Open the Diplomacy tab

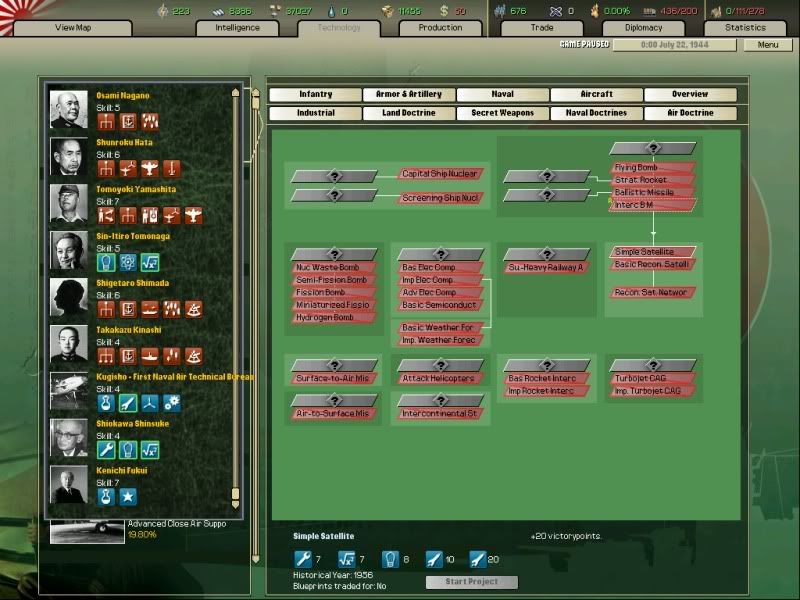[644, 28]
